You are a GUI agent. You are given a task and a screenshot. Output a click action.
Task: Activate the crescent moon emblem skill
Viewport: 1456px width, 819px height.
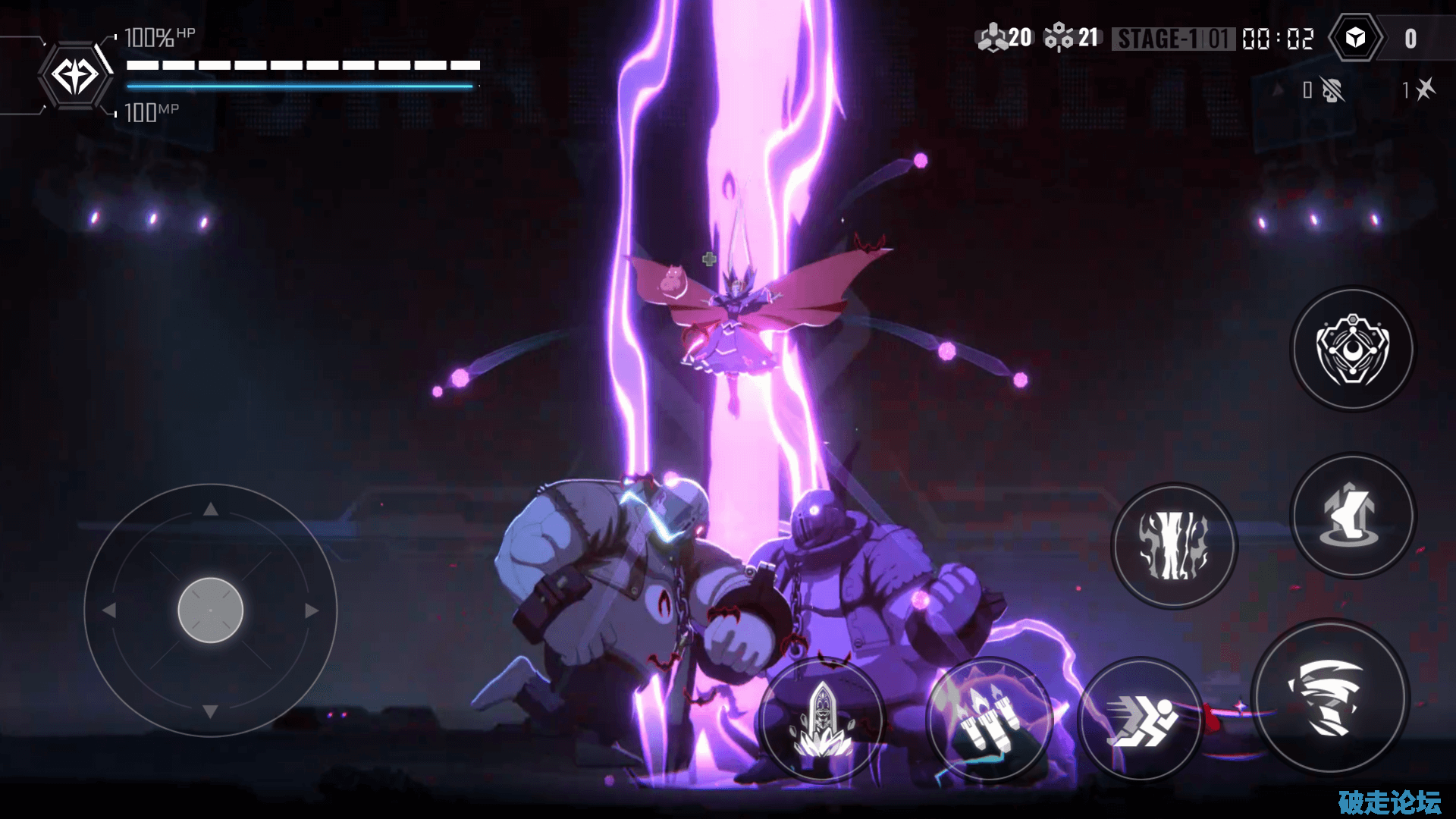pos(1353,350)
